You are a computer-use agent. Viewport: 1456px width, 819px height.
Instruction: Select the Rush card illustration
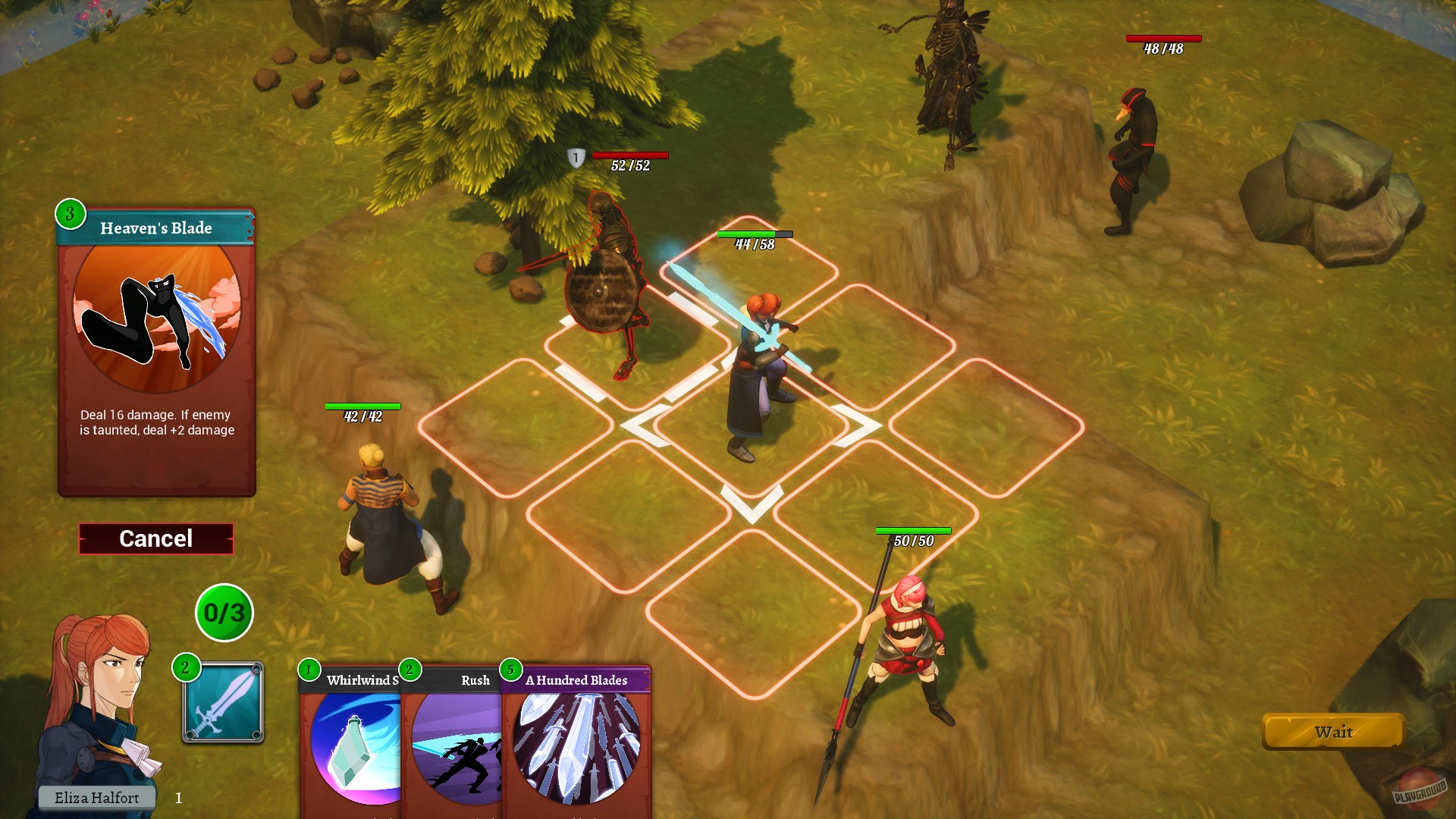click(457, 751)
